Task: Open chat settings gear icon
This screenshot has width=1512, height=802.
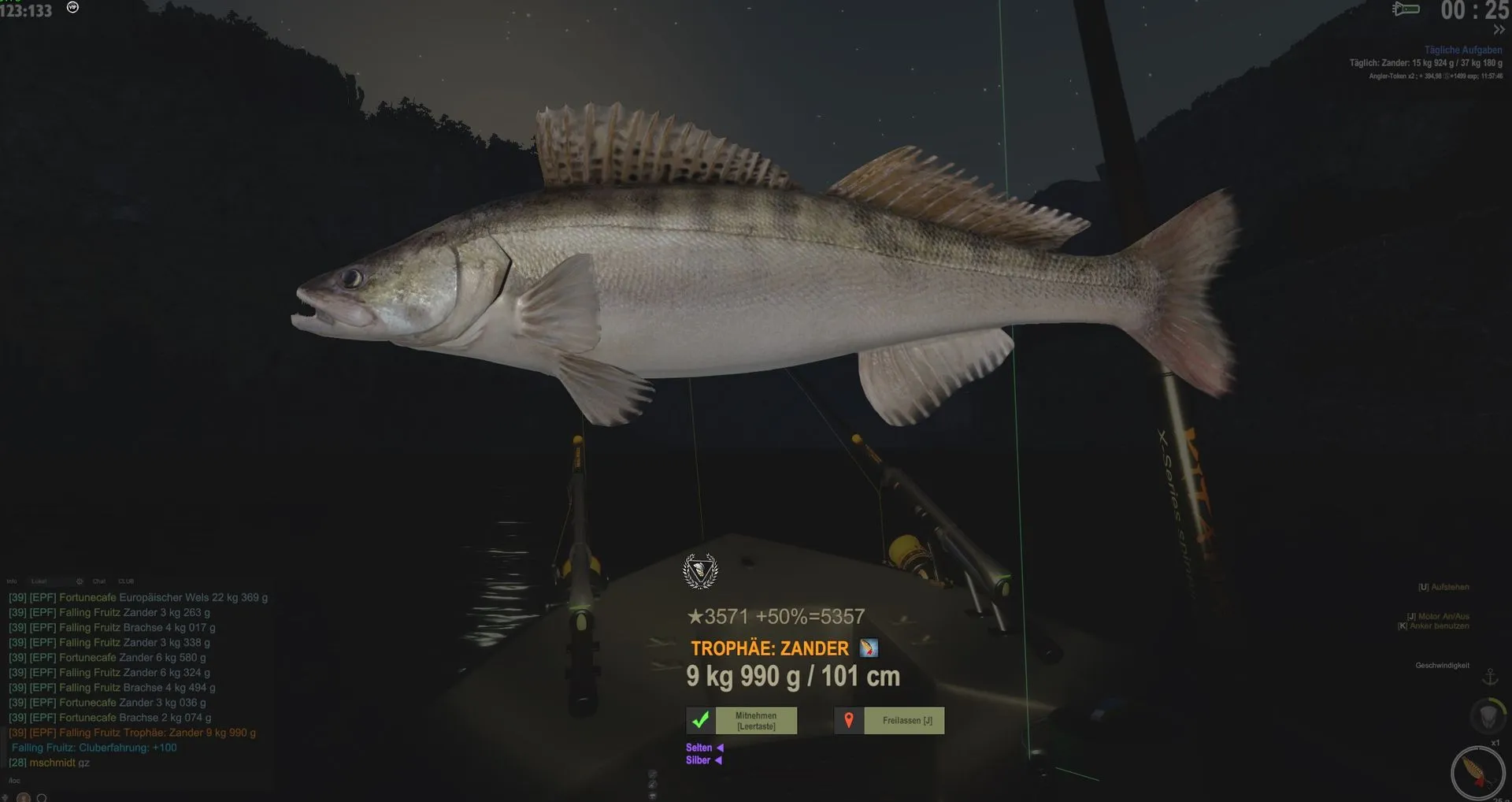Action: [80, 581]
